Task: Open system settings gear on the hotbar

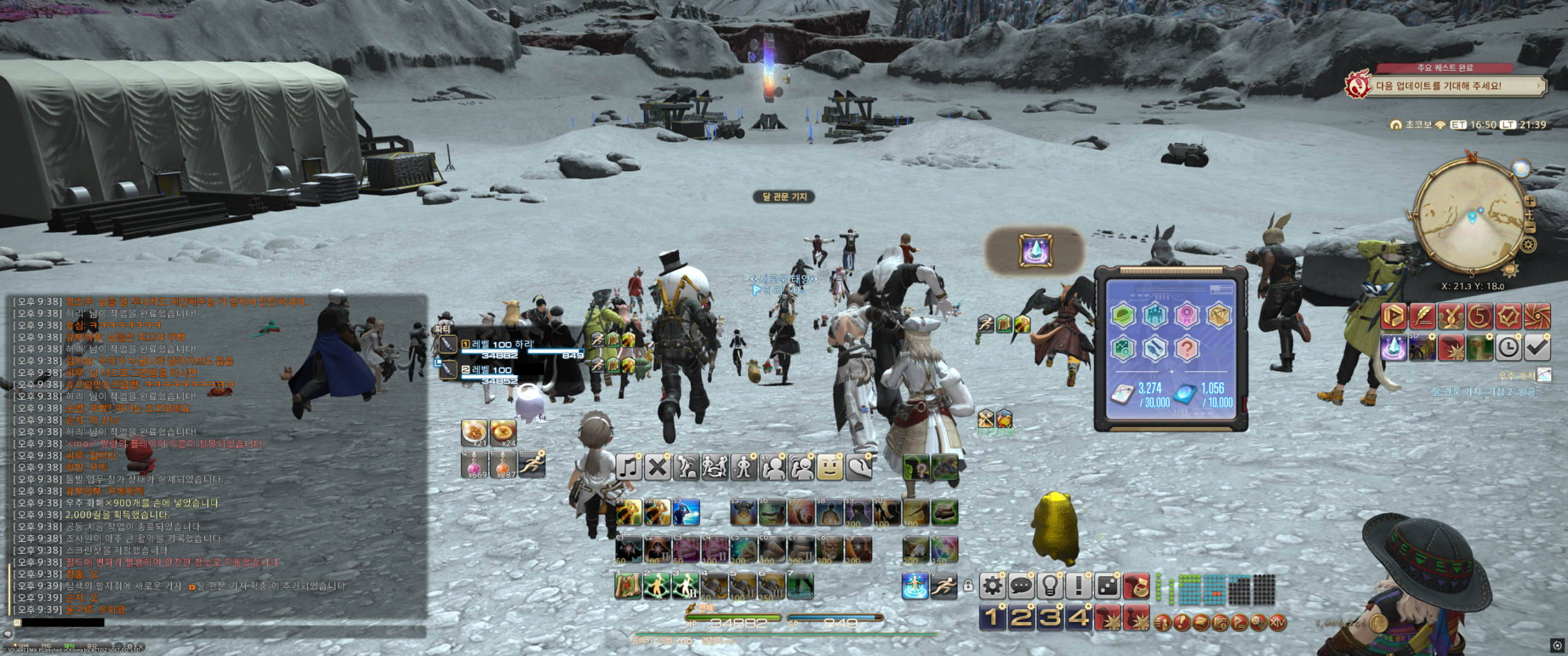Action: point(992,586)
